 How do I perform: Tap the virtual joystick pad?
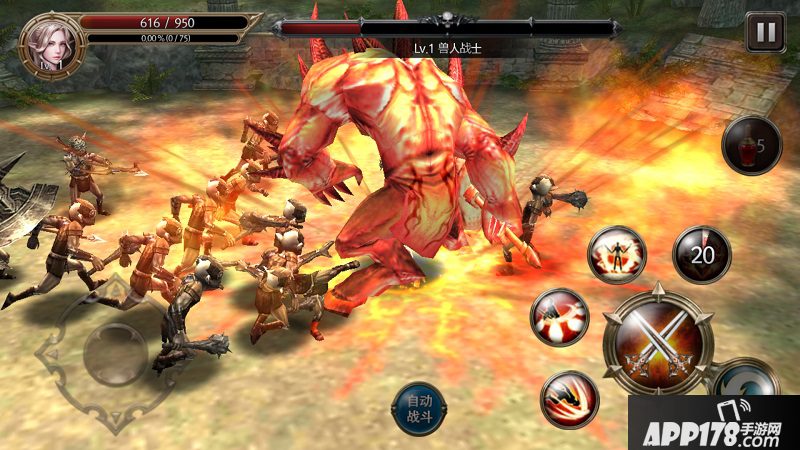[115, 353]
